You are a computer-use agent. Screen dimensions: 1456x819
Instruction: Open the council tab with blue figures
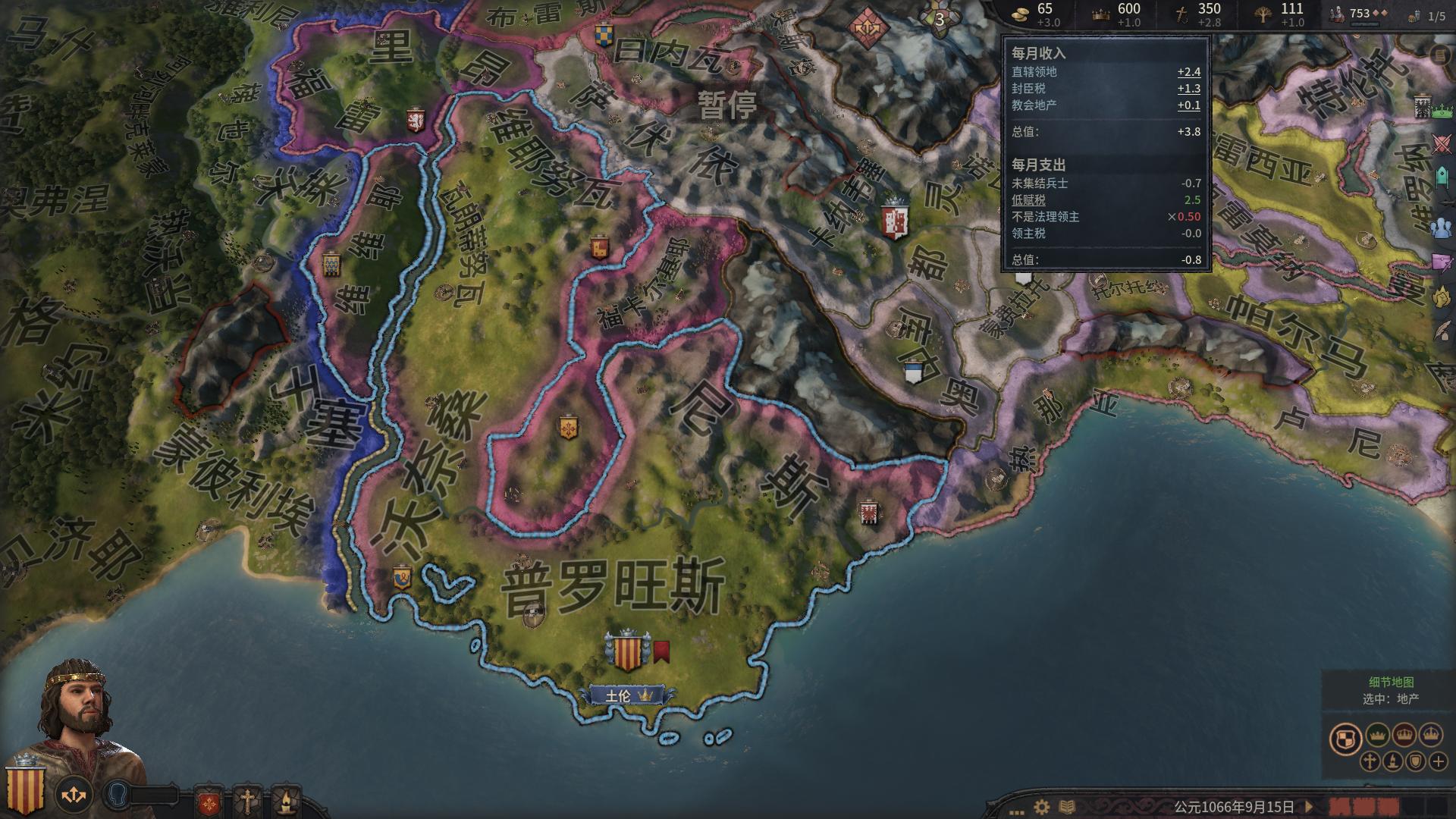click(x=1441, y=227)
